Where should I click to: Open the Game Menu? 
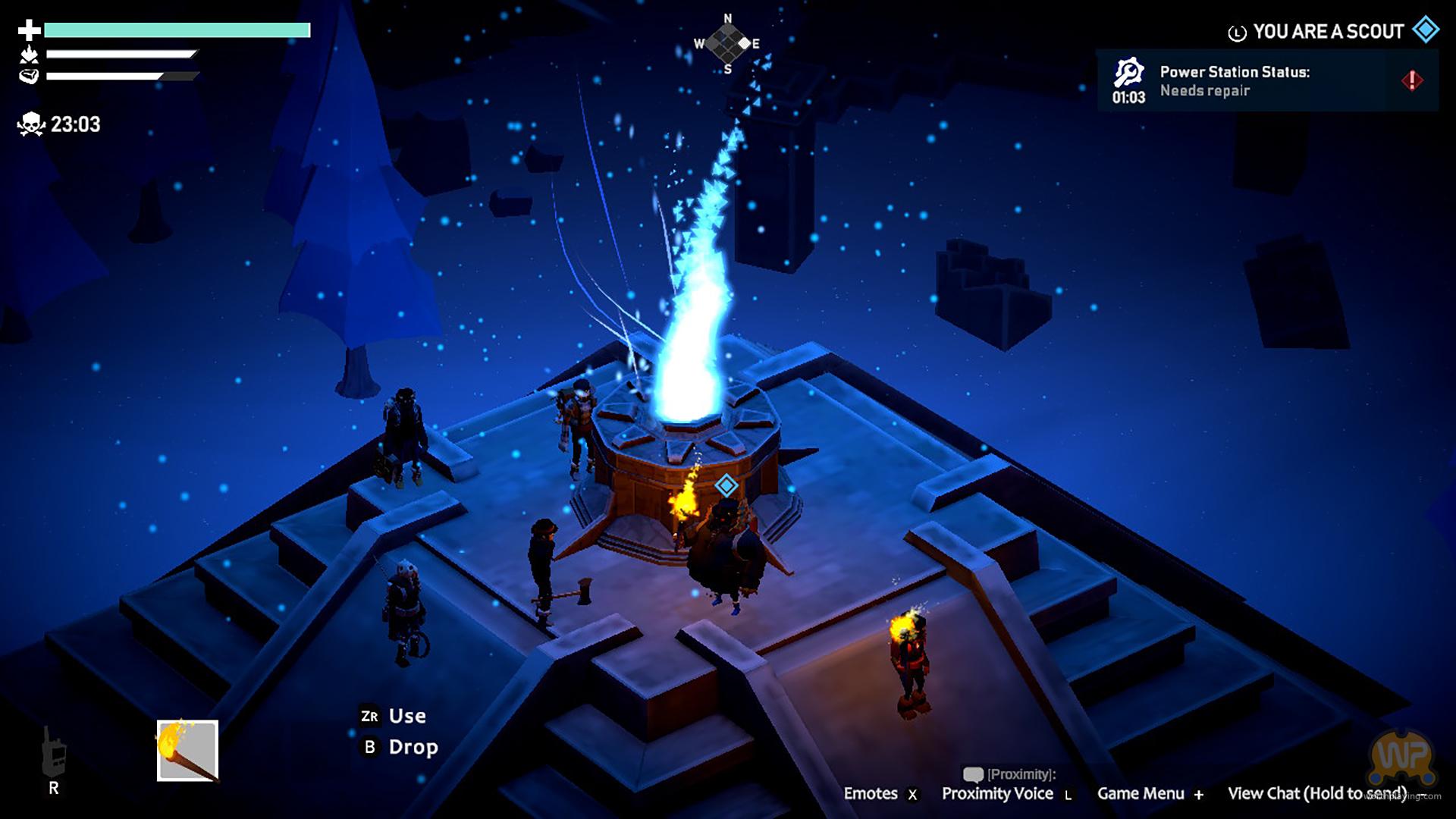(x=1149, y=793)
